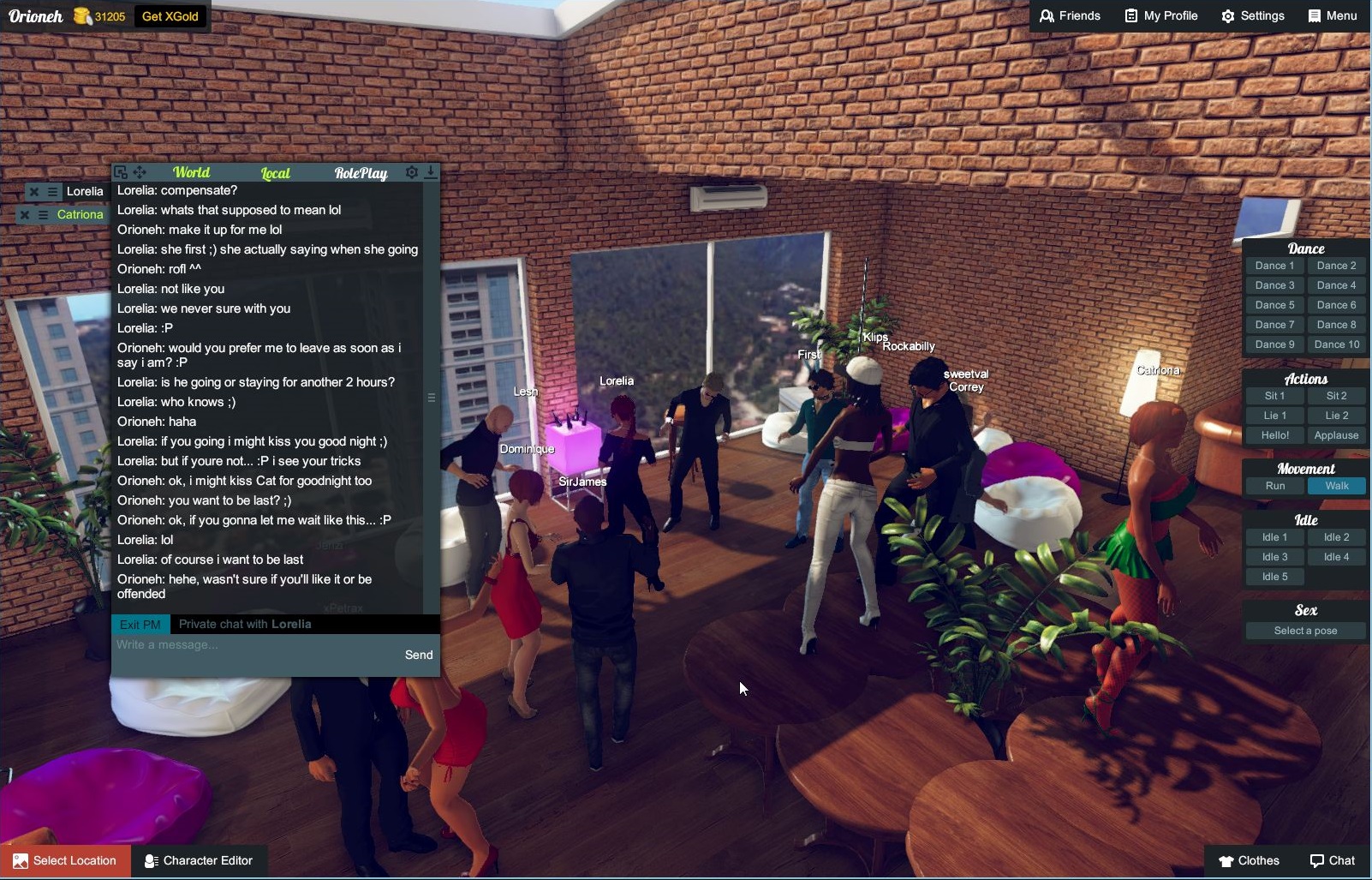
Task: Click the chat move/drag arrows icon
Action: [140, 172]
